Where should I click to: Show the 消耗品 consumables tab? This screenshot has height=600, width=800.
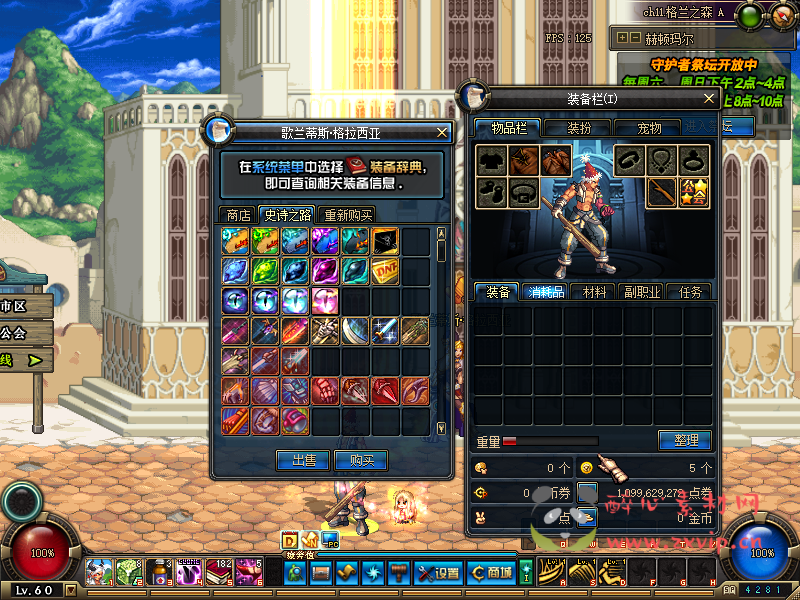pos(545,292)
